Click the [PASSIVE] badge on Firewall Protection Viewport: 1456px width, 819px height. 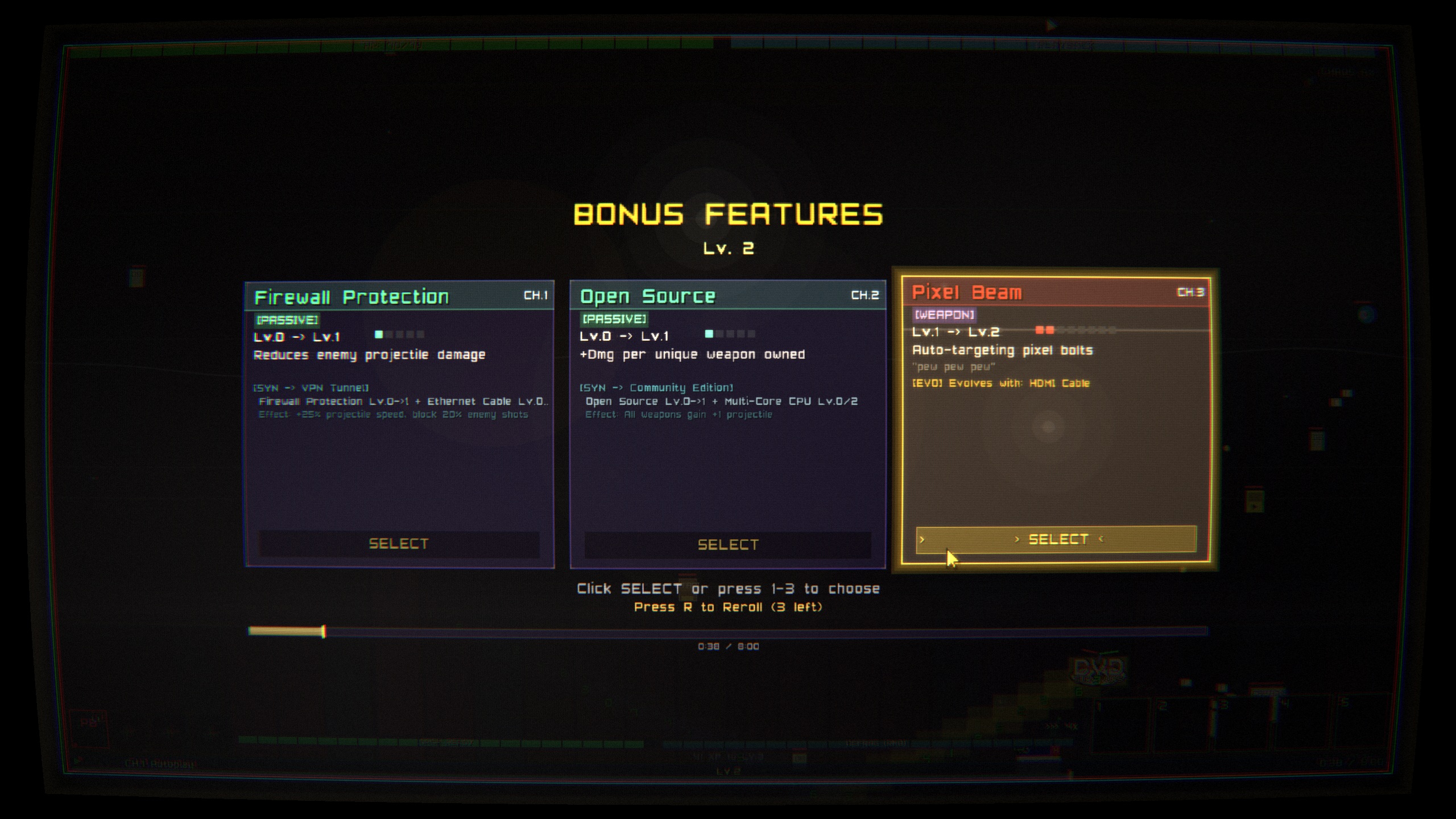pyautogui.click(x=287, y=320)
